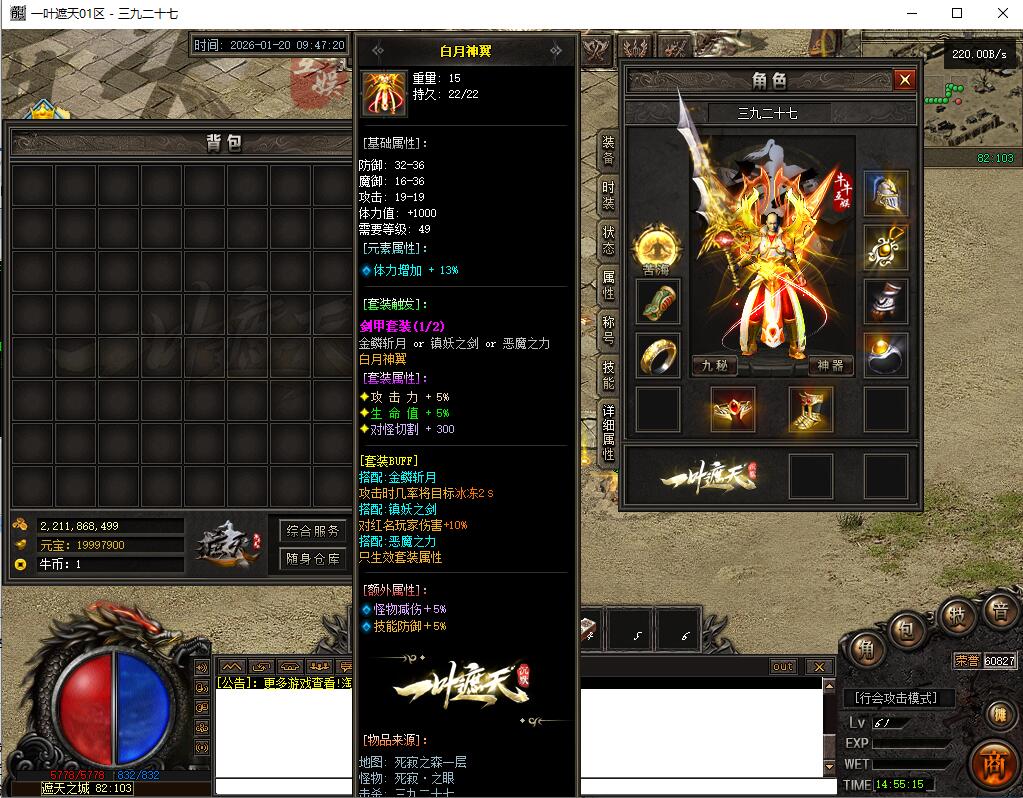Switch to the 装备 equipment tab
Image resolution: width=1023 pixels, height=798 pixels.
point(608,151)
